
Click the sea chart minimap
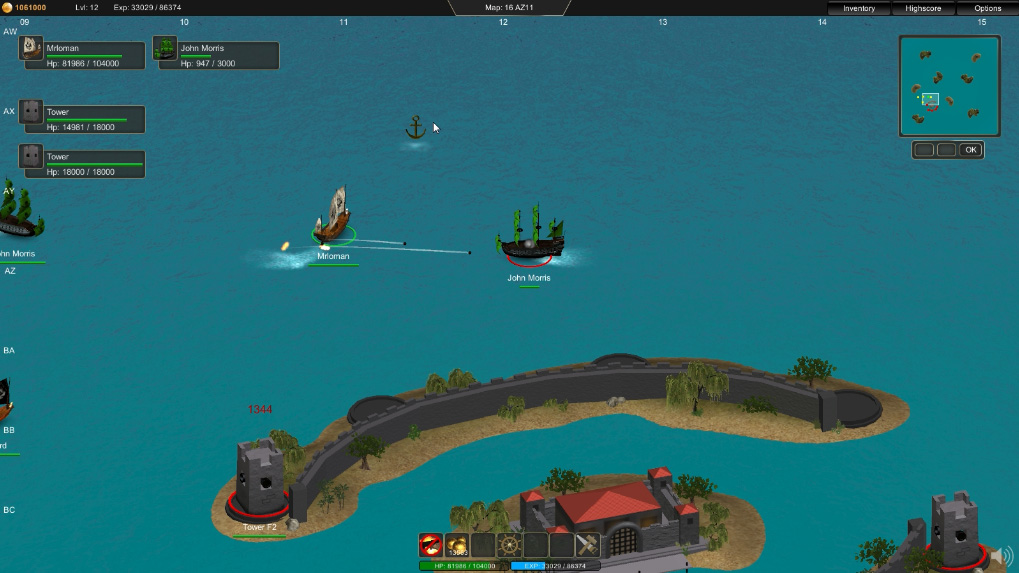(949, 86)
